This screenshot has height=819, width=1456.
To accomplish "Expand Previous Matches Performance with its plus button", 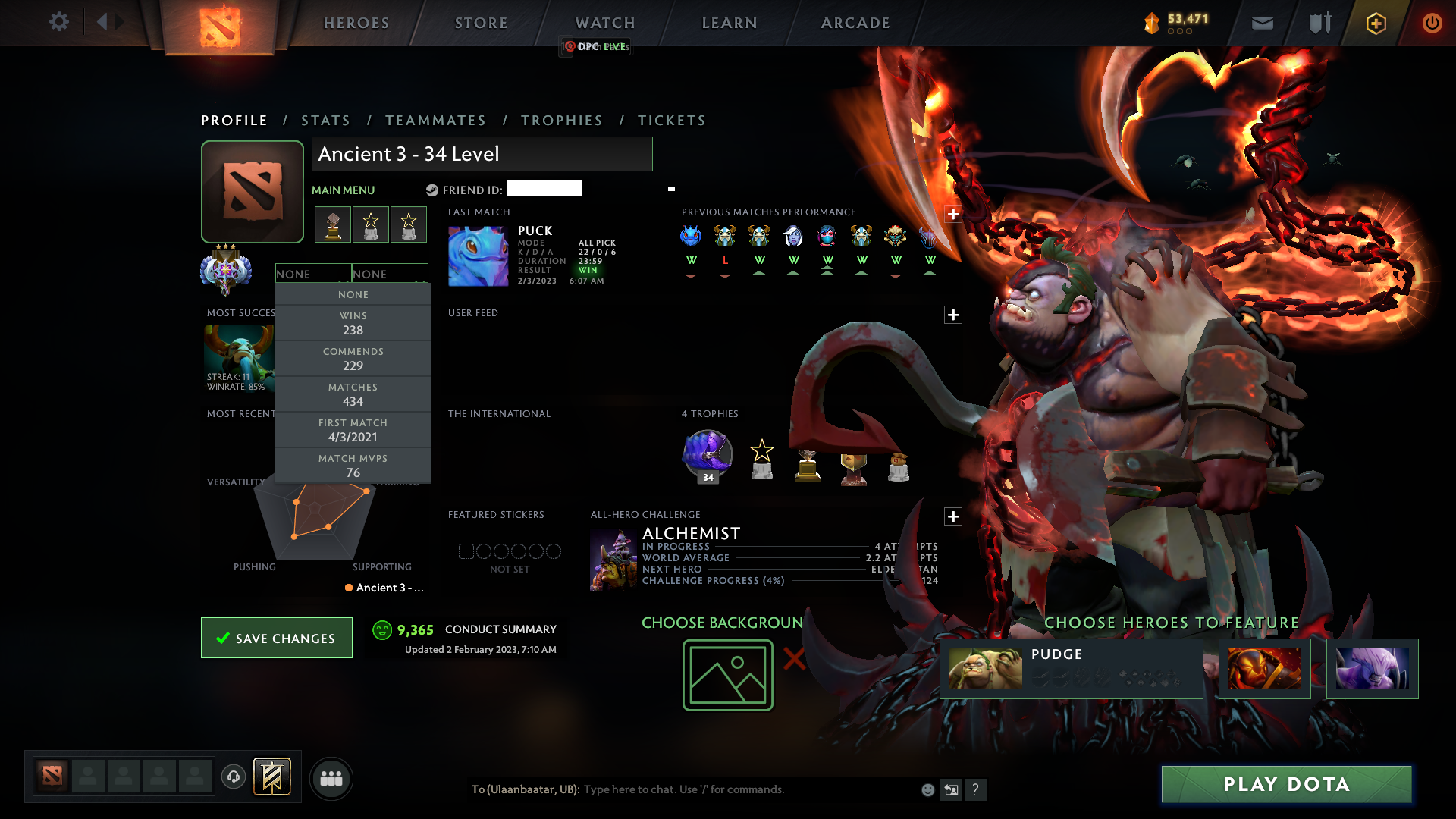I will (x=953, y=215).
